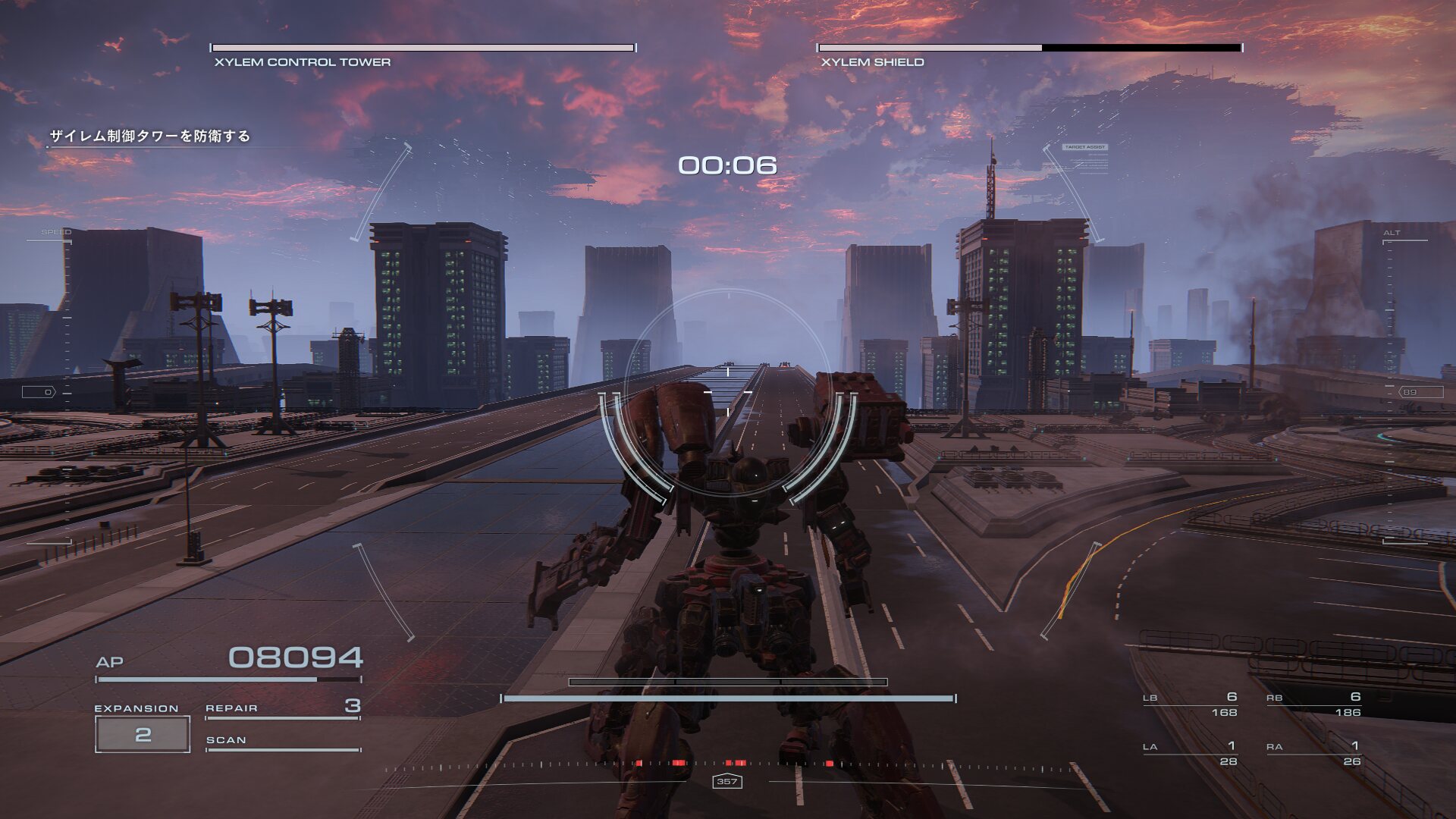Image resolution: width=1456 pixels, height=819 pixels.
Task: Select the LB shoulder weapon slot
Action: (1190, 704)
